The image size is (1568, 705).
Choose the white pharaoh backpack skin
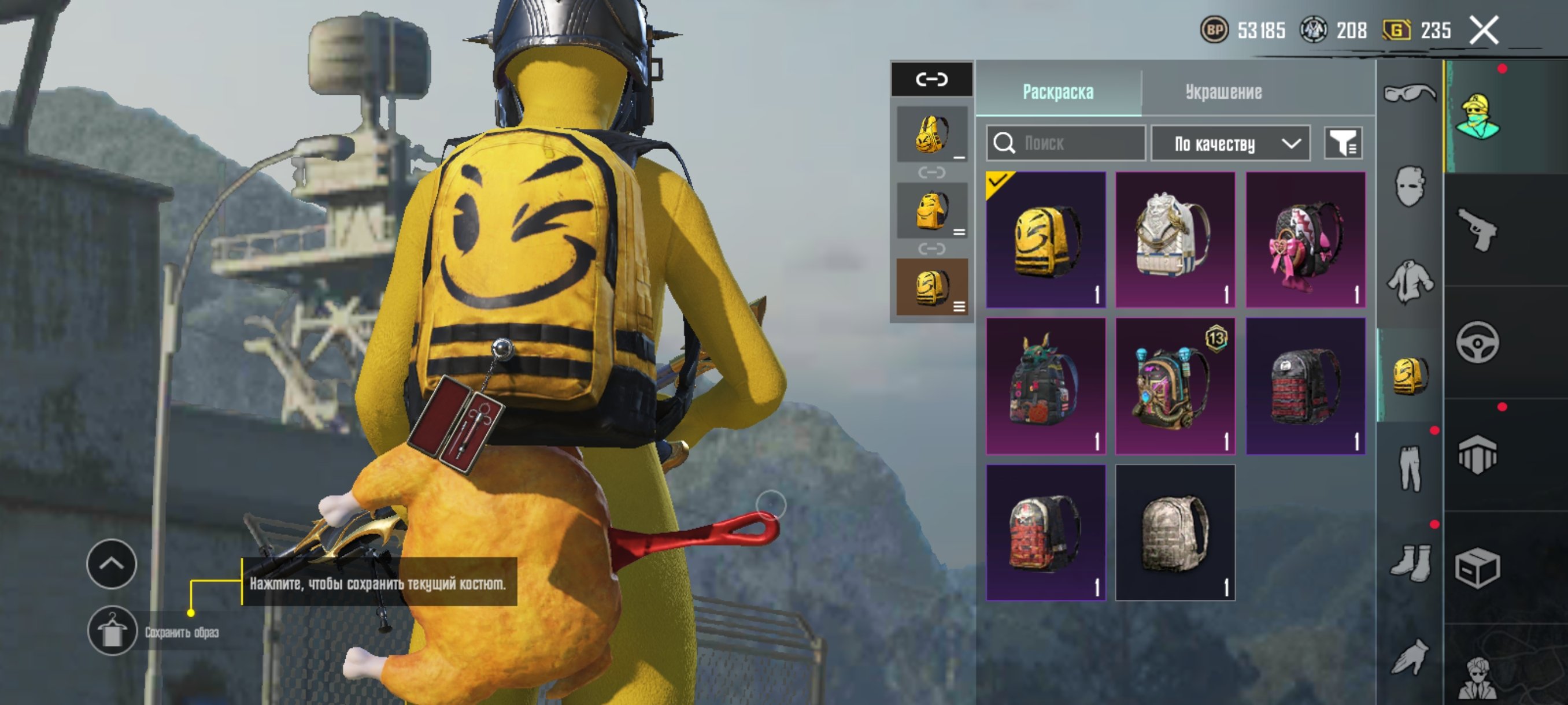[1175, 240]
